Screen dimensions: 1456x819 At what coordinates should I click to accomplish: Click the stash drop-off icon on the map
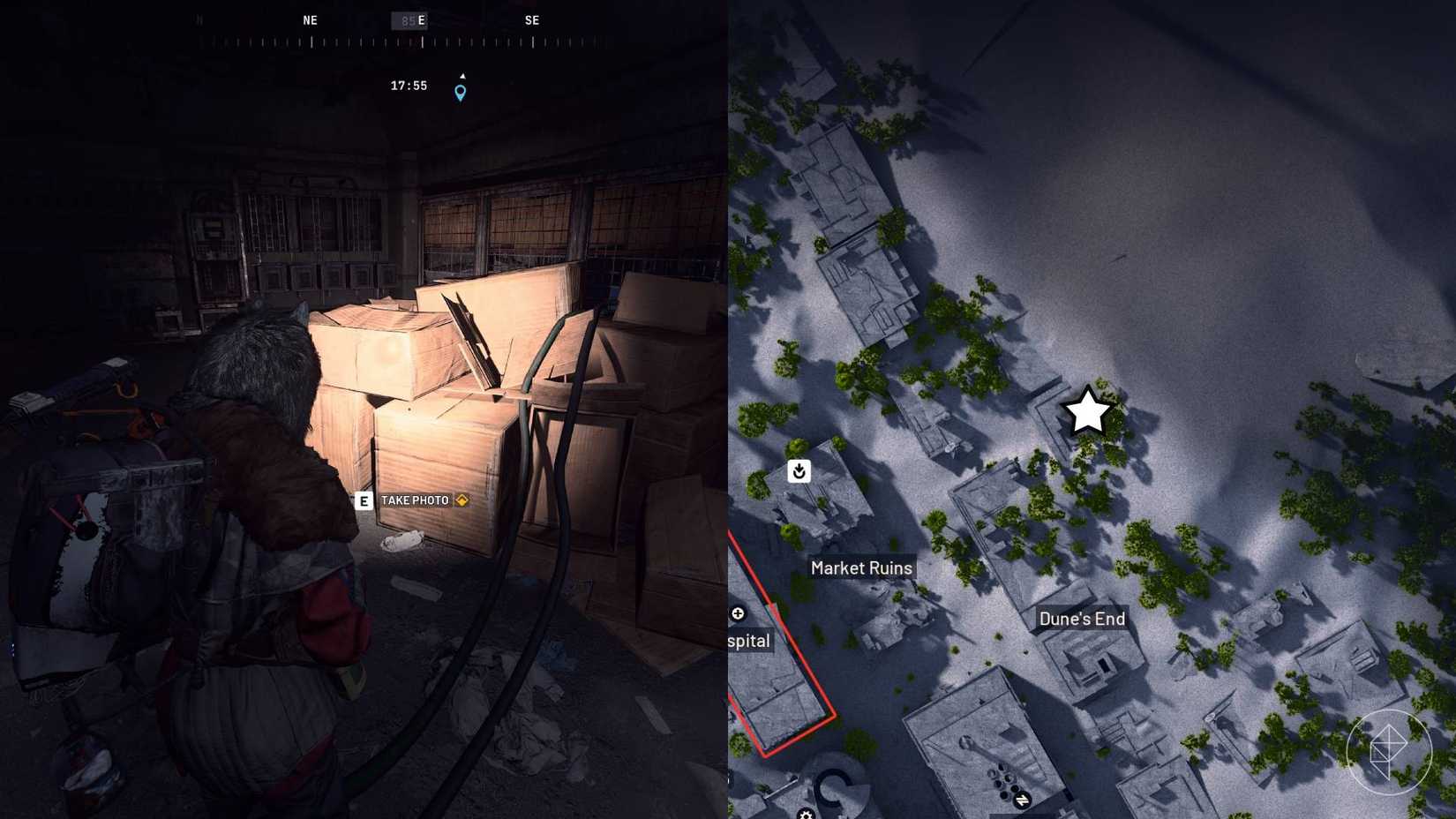click(799, 471)
